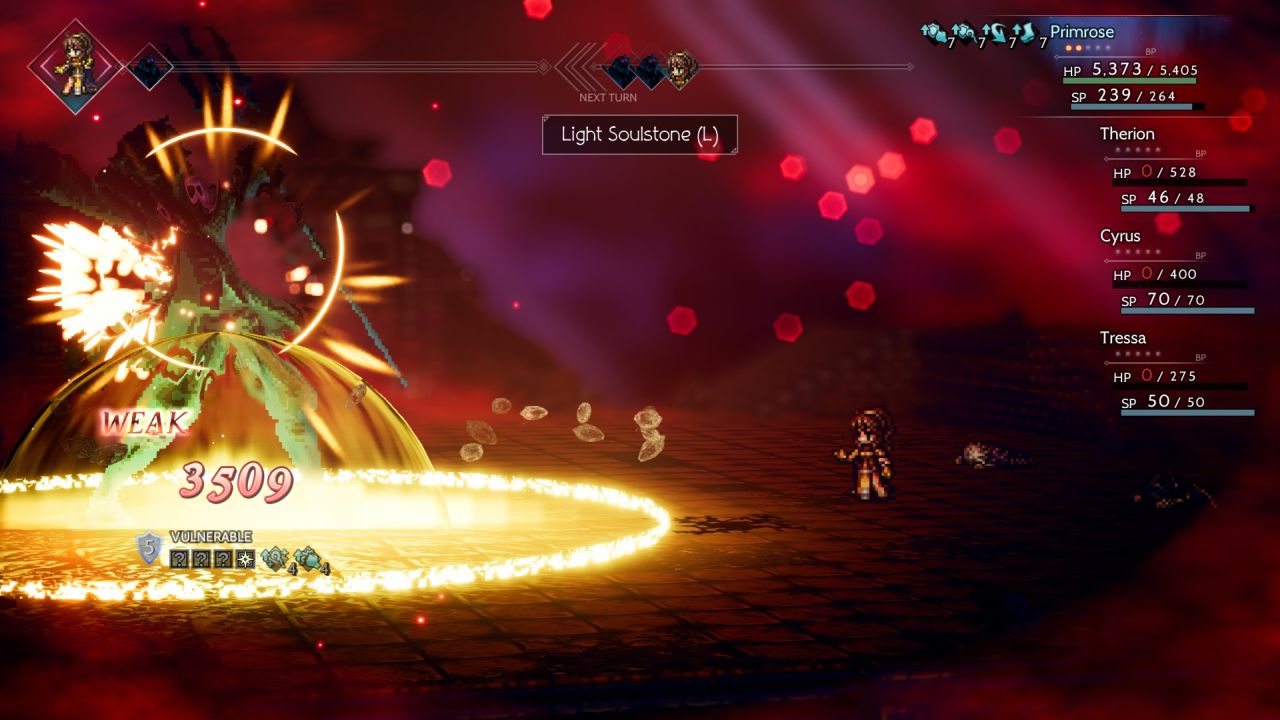
Task: Click the Light Soulstone (L) action banner
Action: (639, 135)
